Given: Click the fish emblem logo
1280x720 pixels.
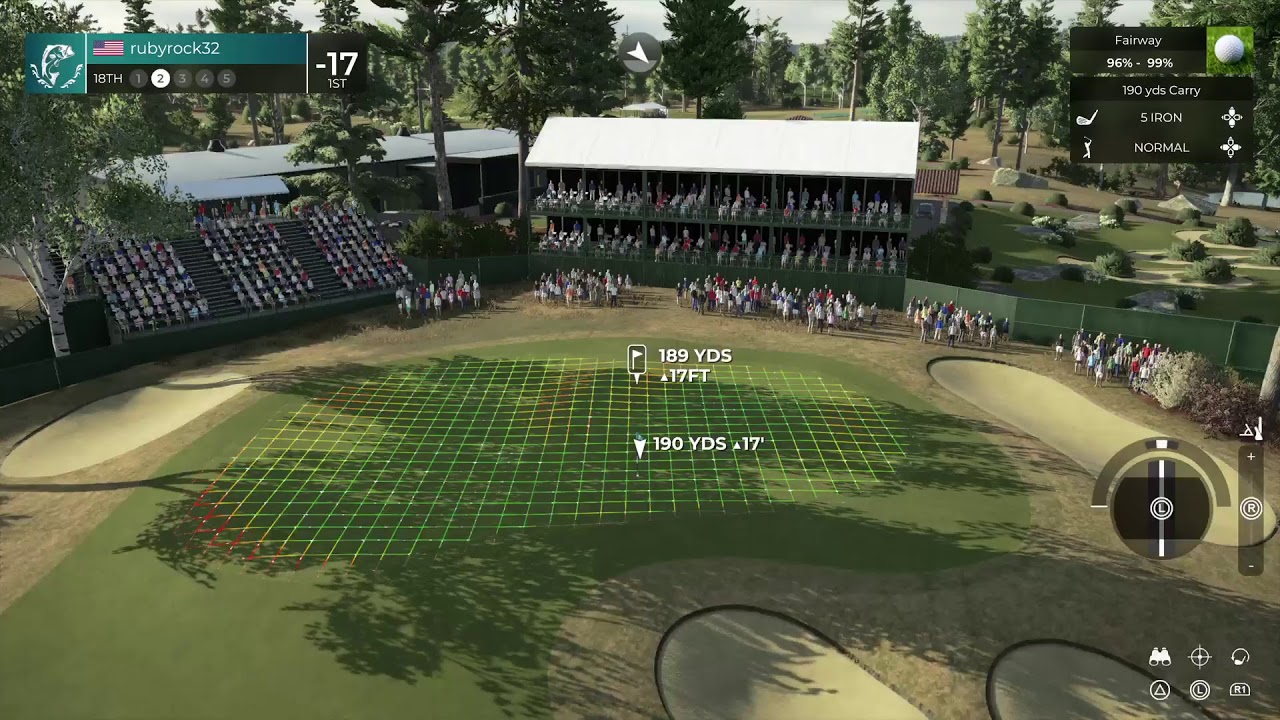Looking at the screenshot, I should (56, 63).
